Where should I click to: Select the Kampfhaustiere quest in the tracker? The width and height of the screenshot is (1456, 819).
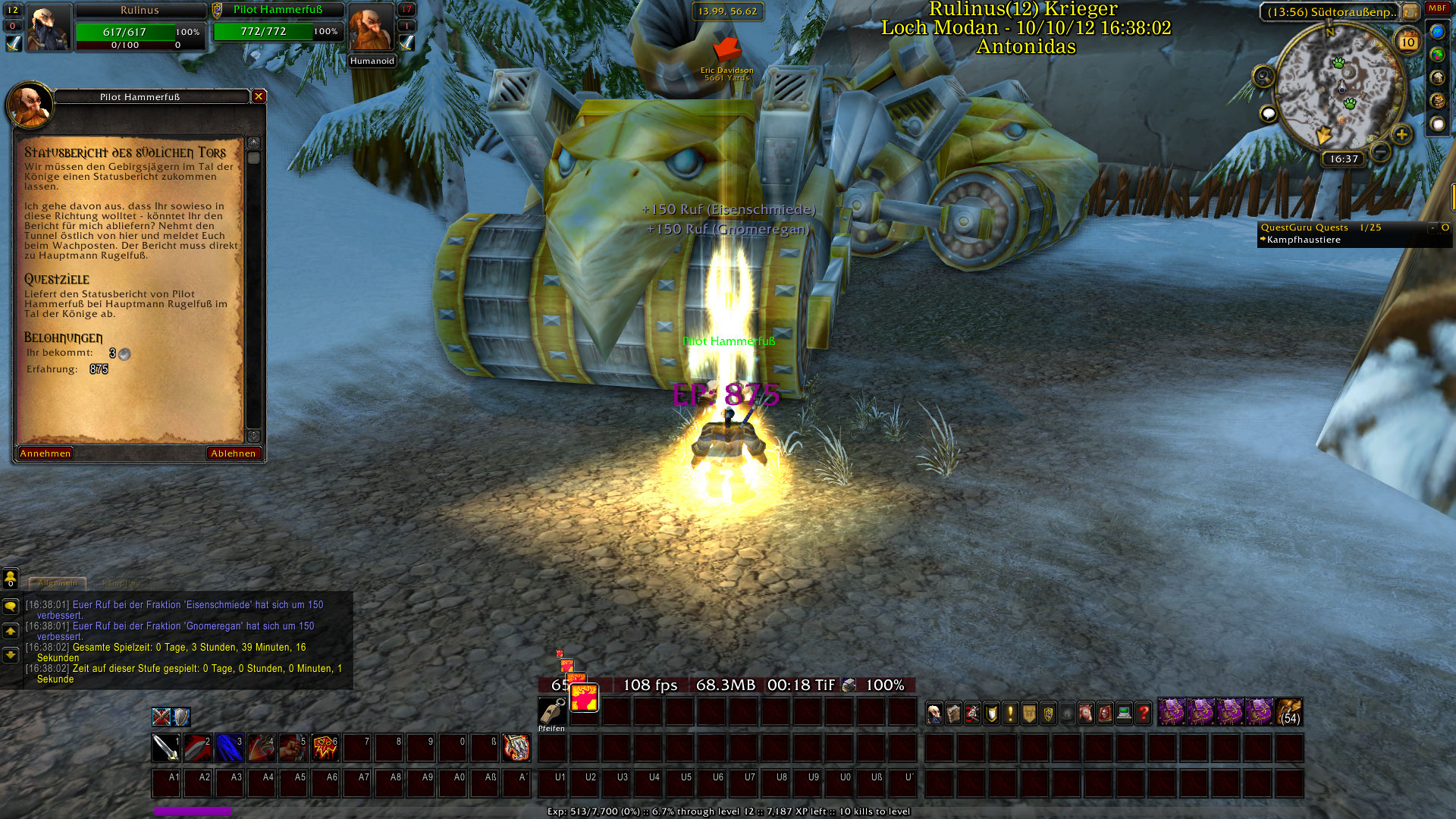pyautogui.click(x=1304, y=240)
